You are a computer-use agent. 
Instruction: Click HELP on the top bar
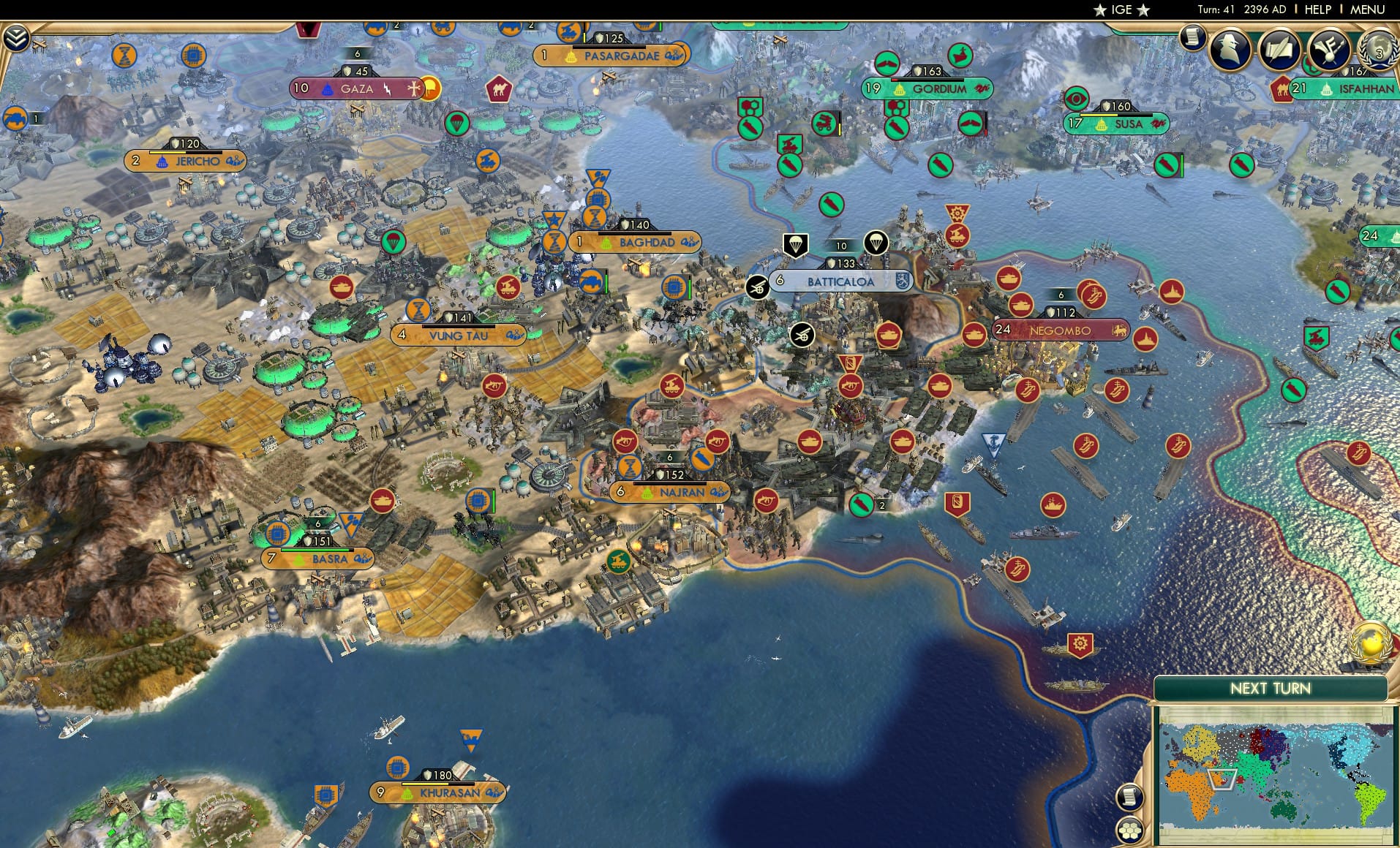click(1319, 10)
